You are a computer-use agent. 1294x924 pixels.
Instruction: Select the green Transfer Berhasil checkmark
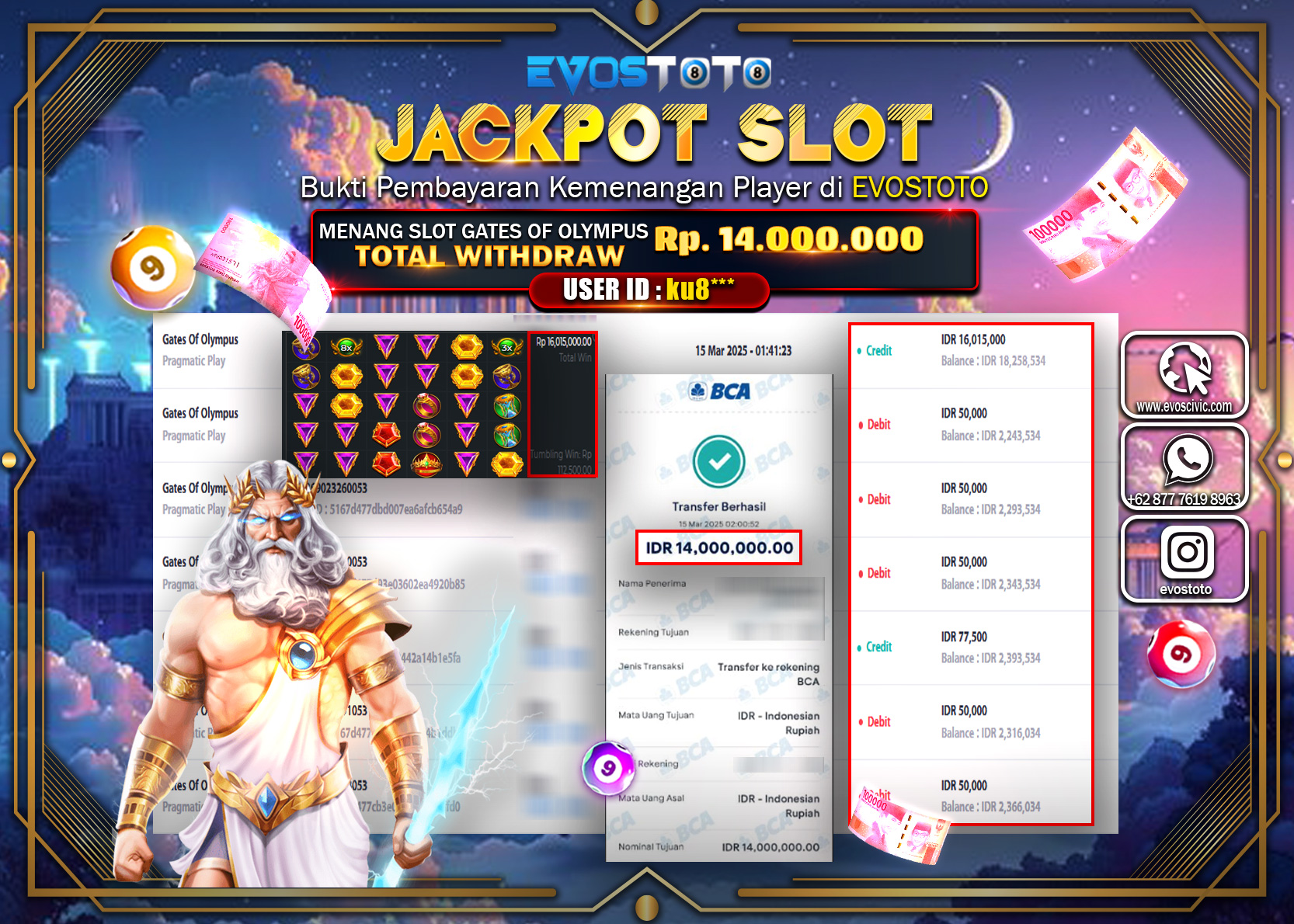tap(718, 460)
